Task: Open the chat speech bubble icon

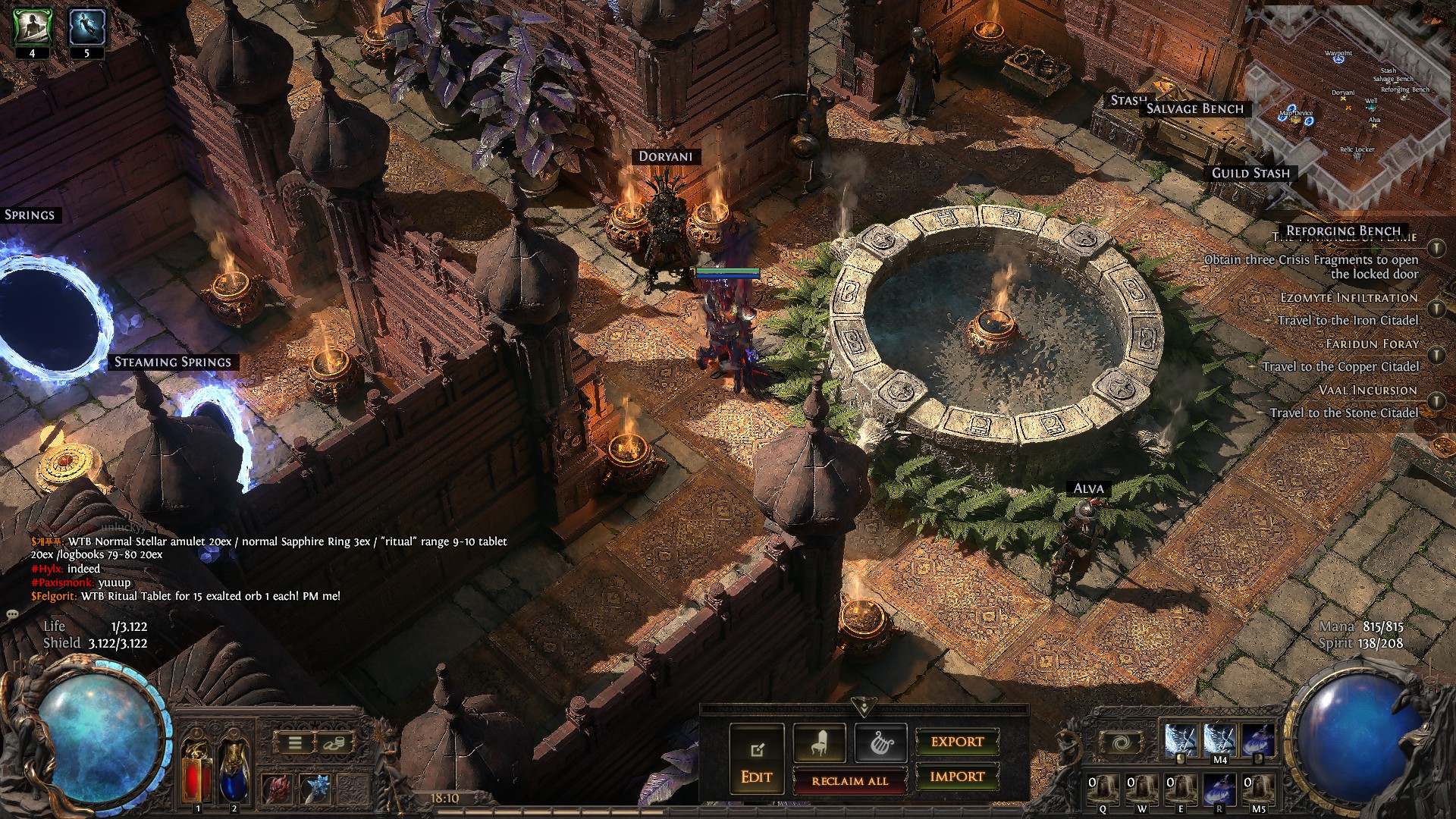Action: coord(12,613)
